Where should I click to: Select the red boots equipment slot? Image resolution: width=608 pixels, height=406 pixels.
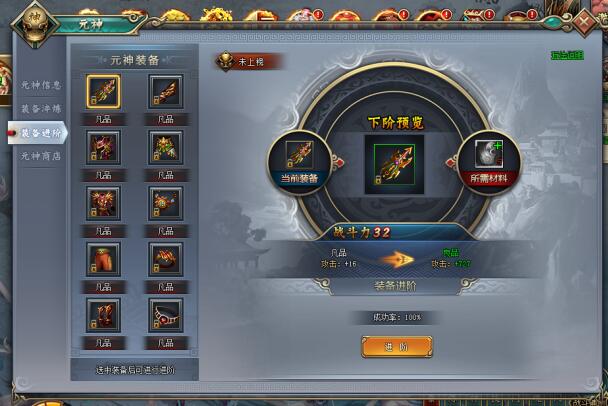103,314
